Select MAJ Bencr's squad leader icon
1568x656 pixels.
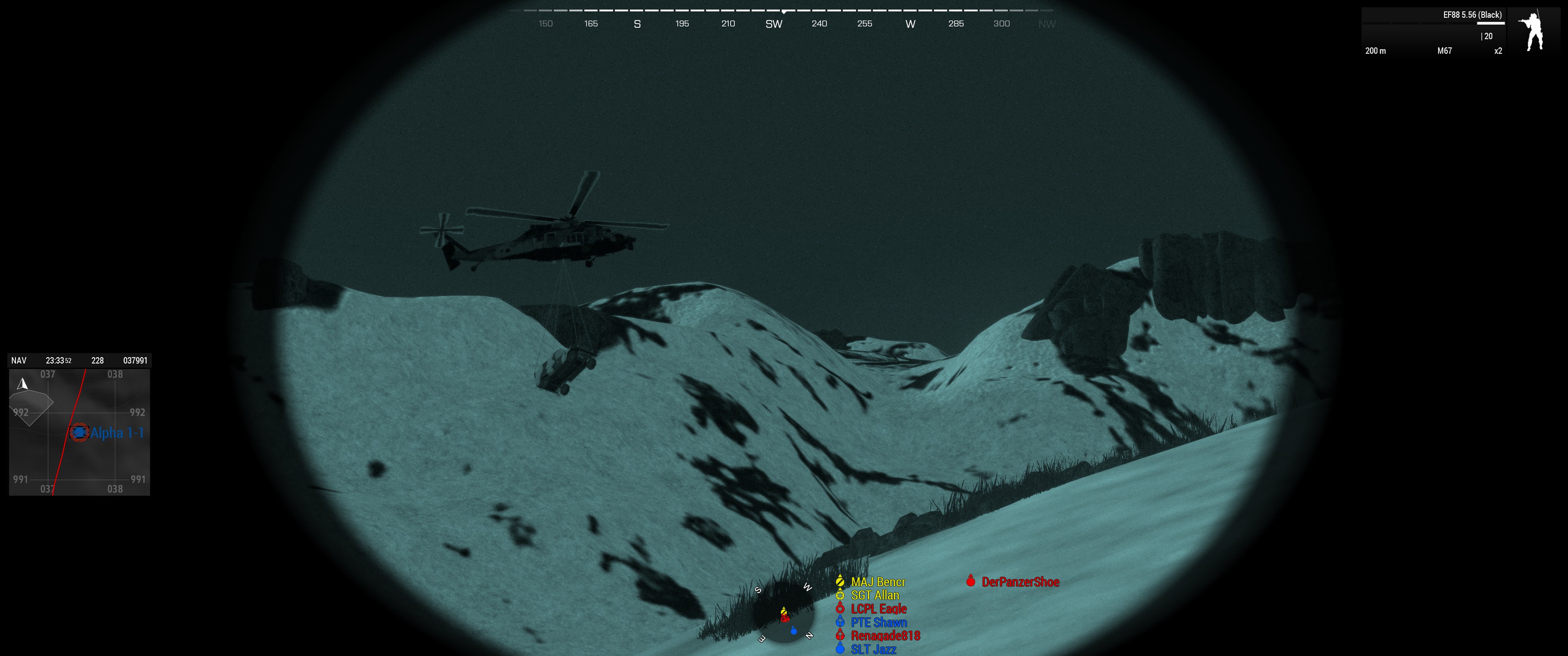click(841, 581)
